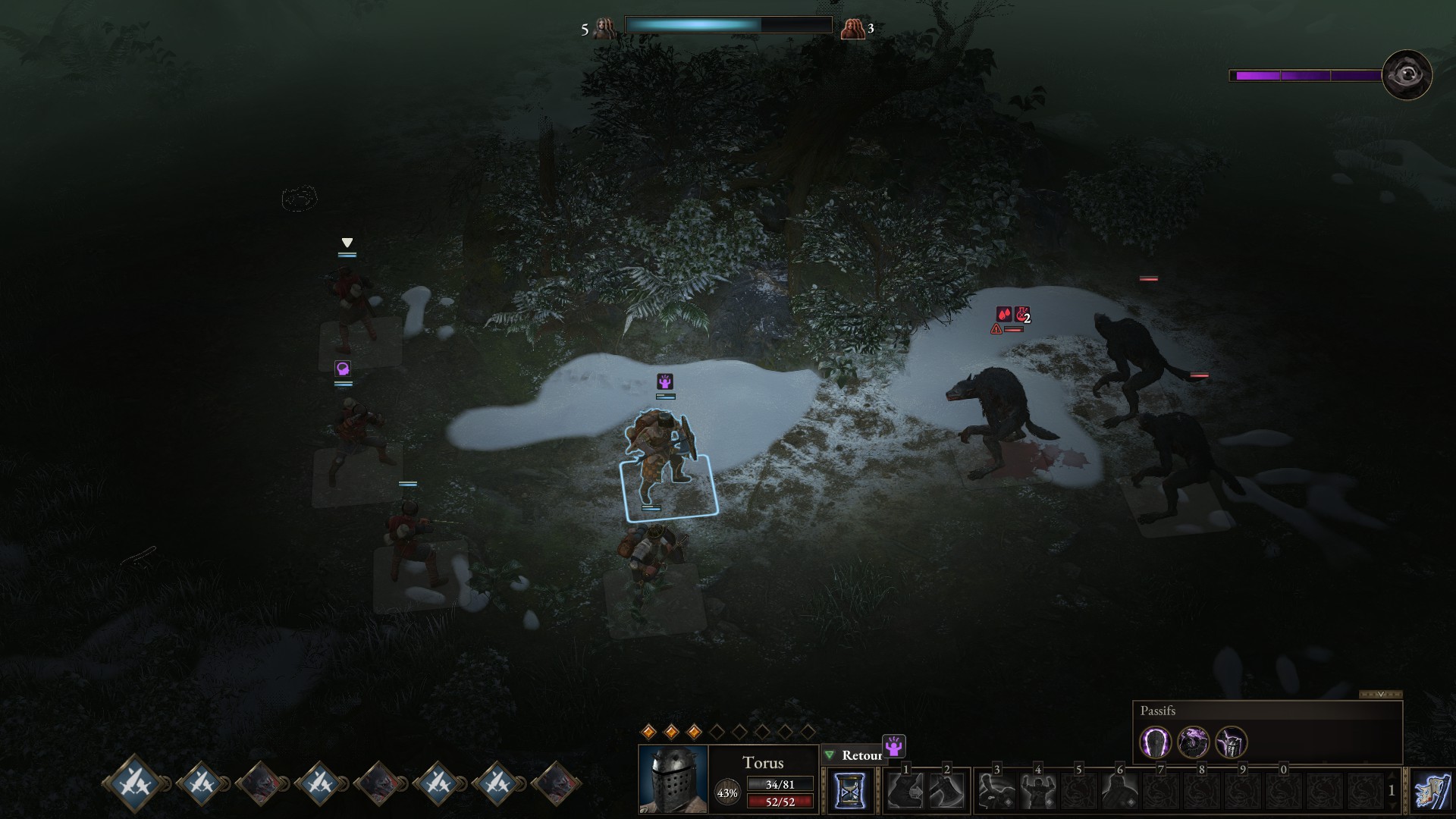The image size is (1456, 819).
Task: Choose the raised-arms ability in slot 4
Action: pyautogui.click(x=1036, y=790)
